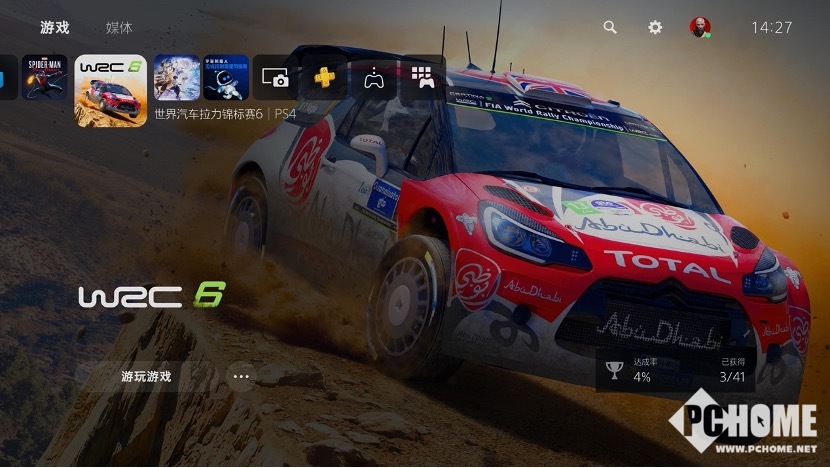The image size is (830, 468).
Task: Open the search magnifier icon
Action: (610, 28)
